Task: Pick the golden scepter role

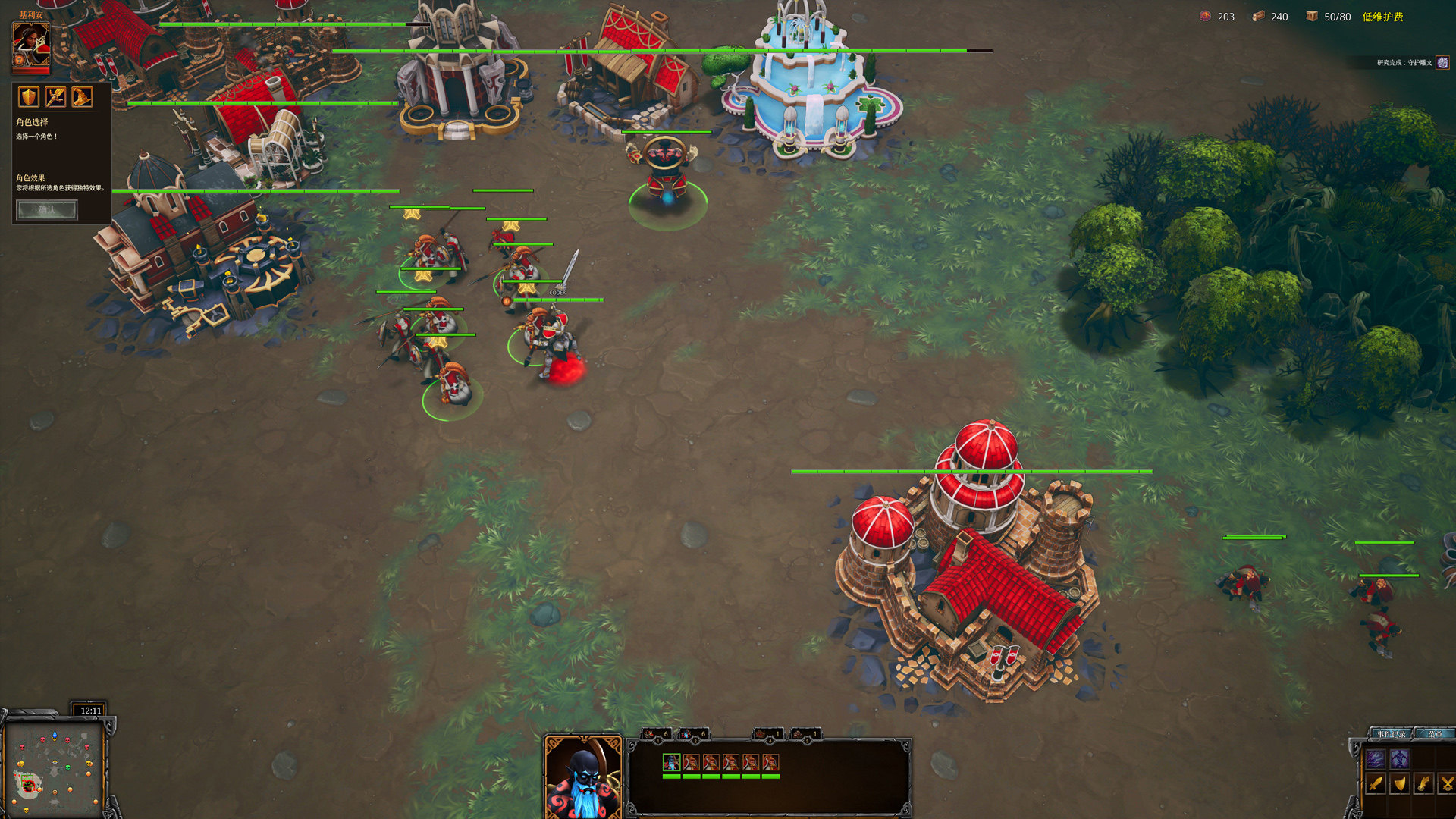Action: click(55, 97)
